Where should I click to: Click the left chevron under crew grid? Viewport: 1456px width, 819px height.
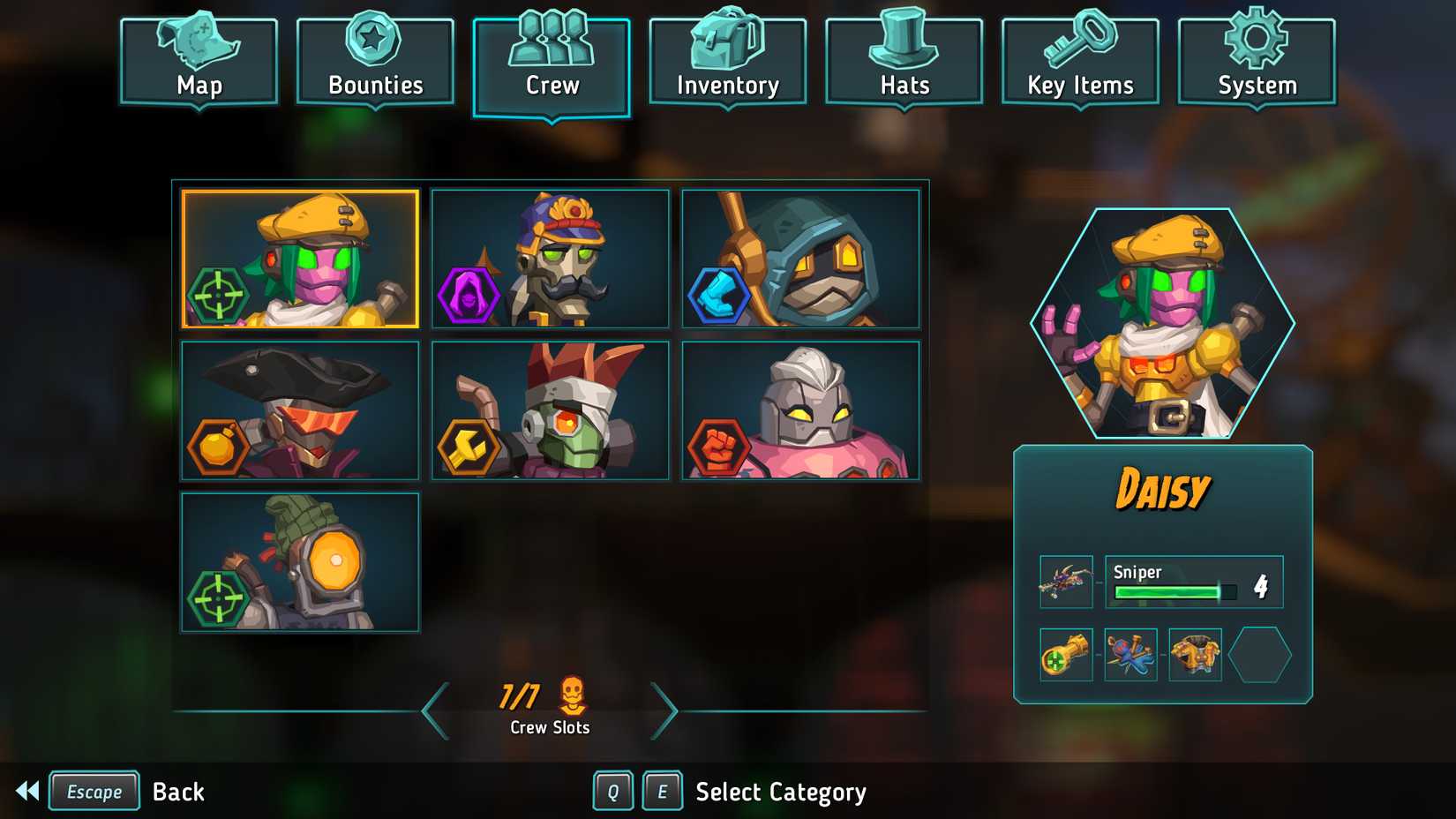(433, 710)
